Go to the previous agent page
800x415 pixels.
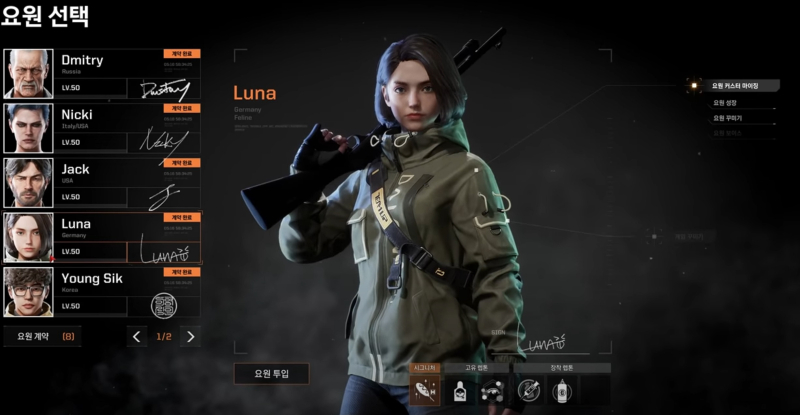pos(138,336)
